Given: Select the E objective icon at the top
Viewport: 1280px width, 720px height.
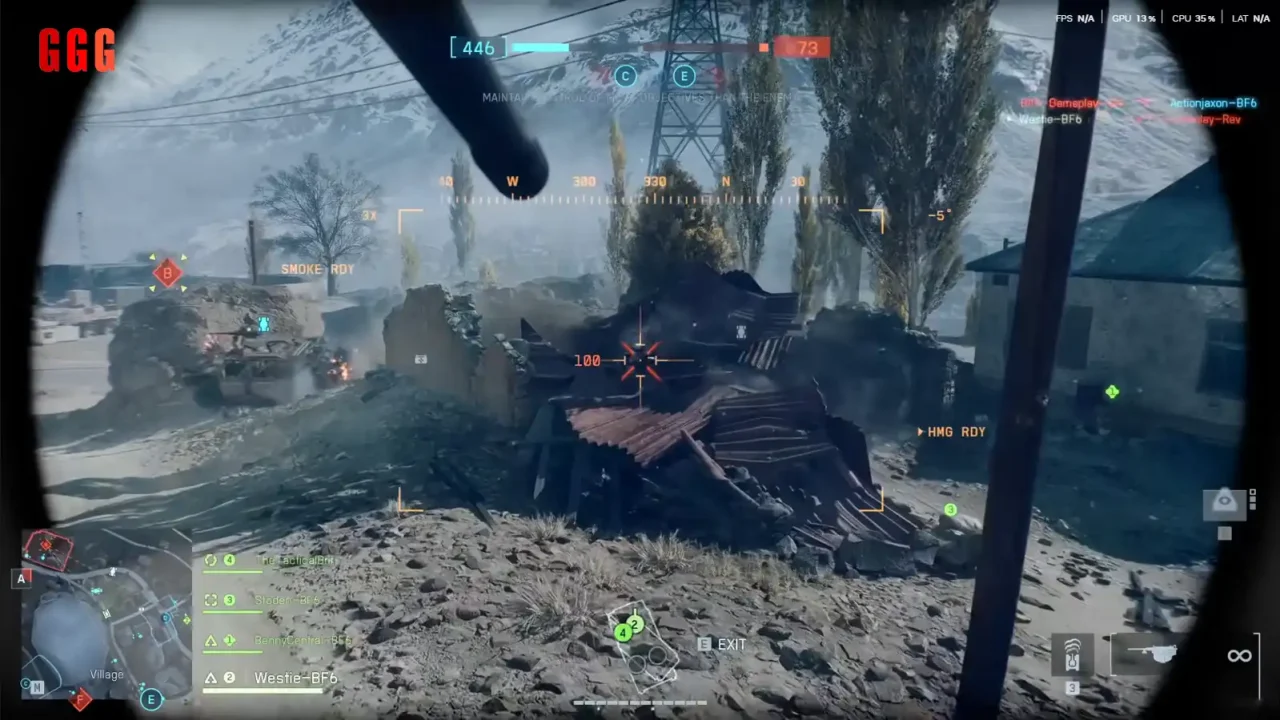Looking at the screenshot, I should pyautogui.click(x=685, y=77).
